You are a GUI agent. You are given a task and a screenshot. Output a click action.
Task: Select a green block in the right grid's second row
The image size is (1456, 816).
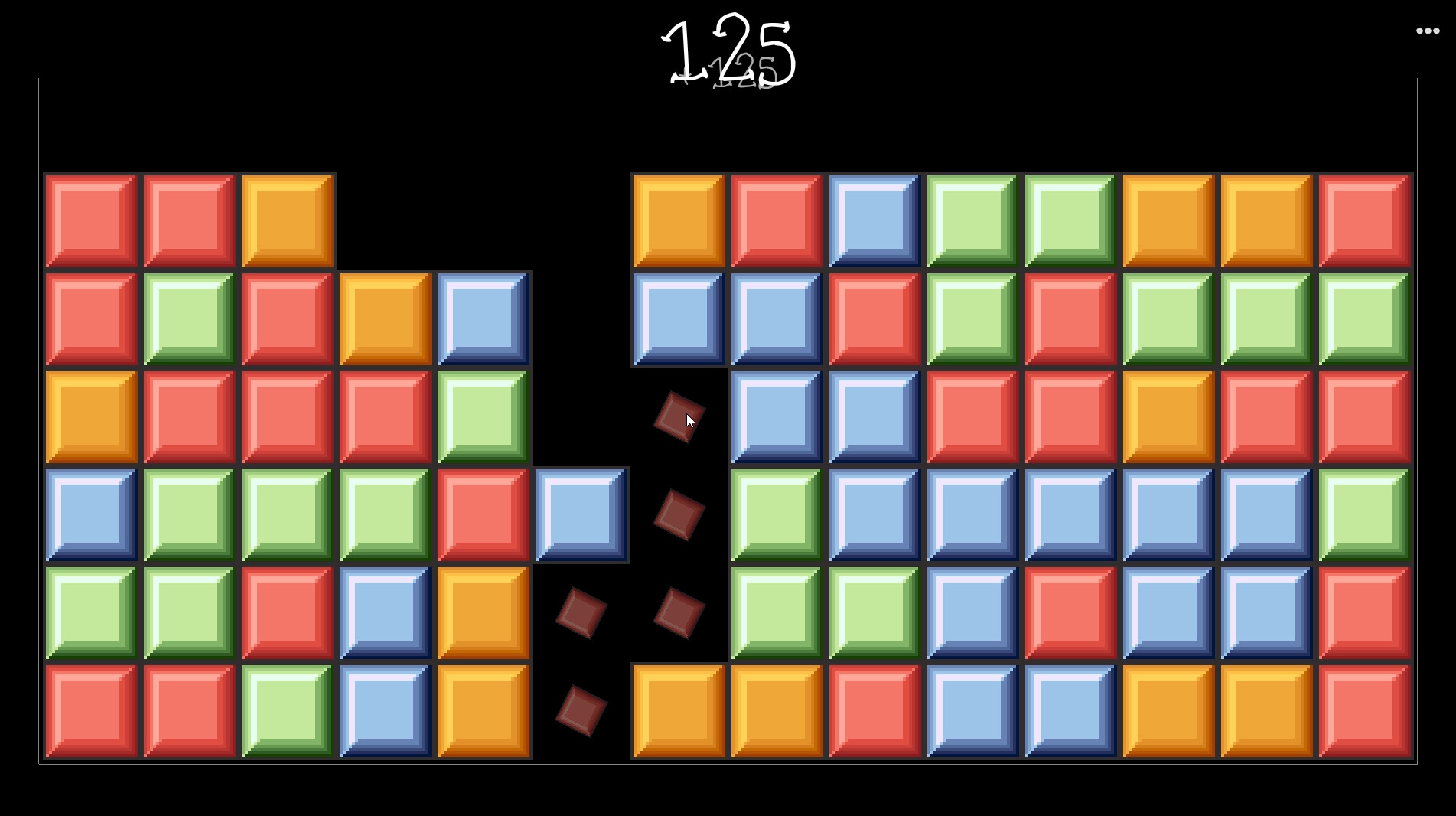click(971, 319)
